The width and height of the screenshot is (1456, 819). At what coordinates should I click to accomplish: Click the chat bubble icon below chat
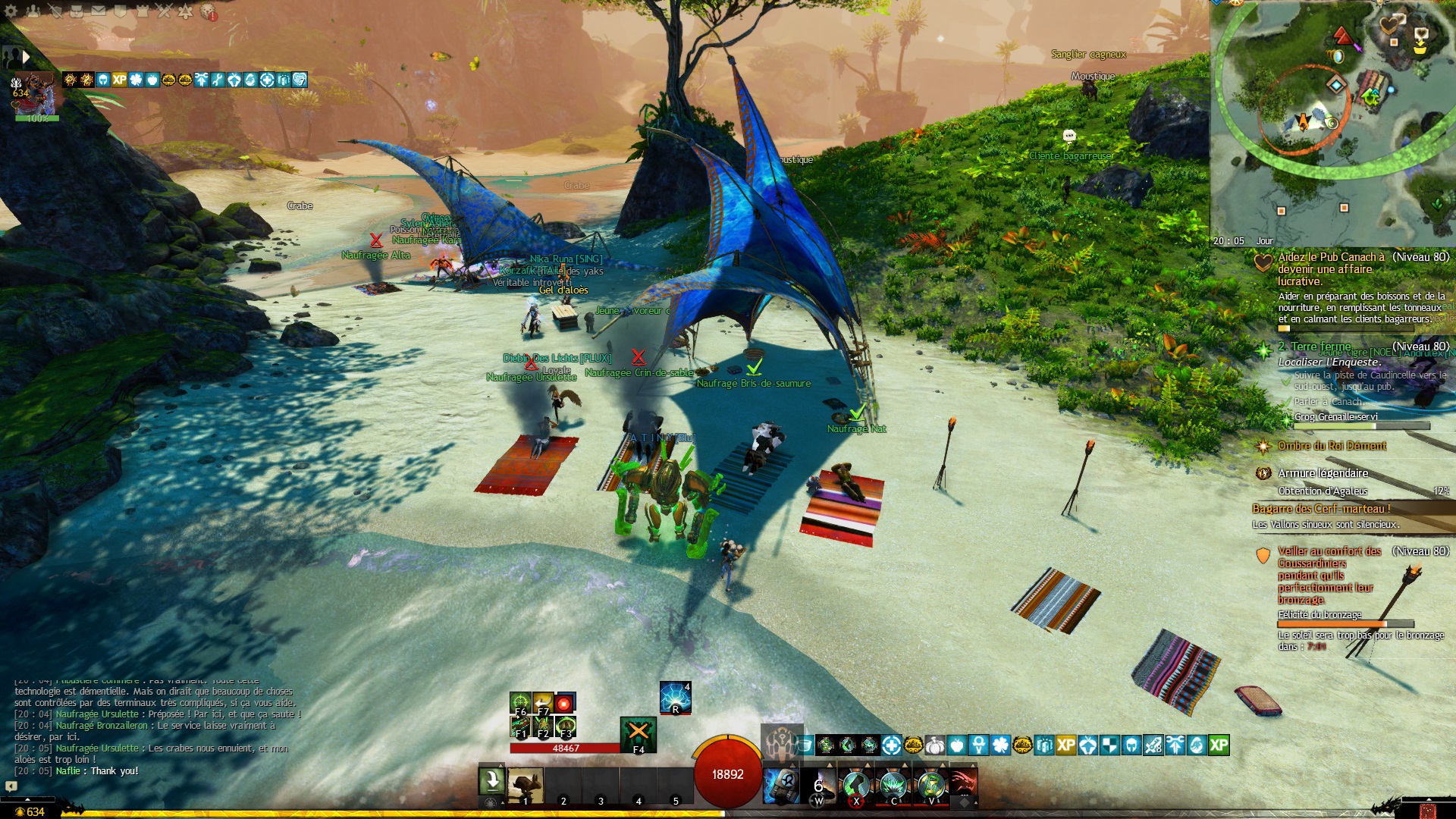tap(11, 786)
